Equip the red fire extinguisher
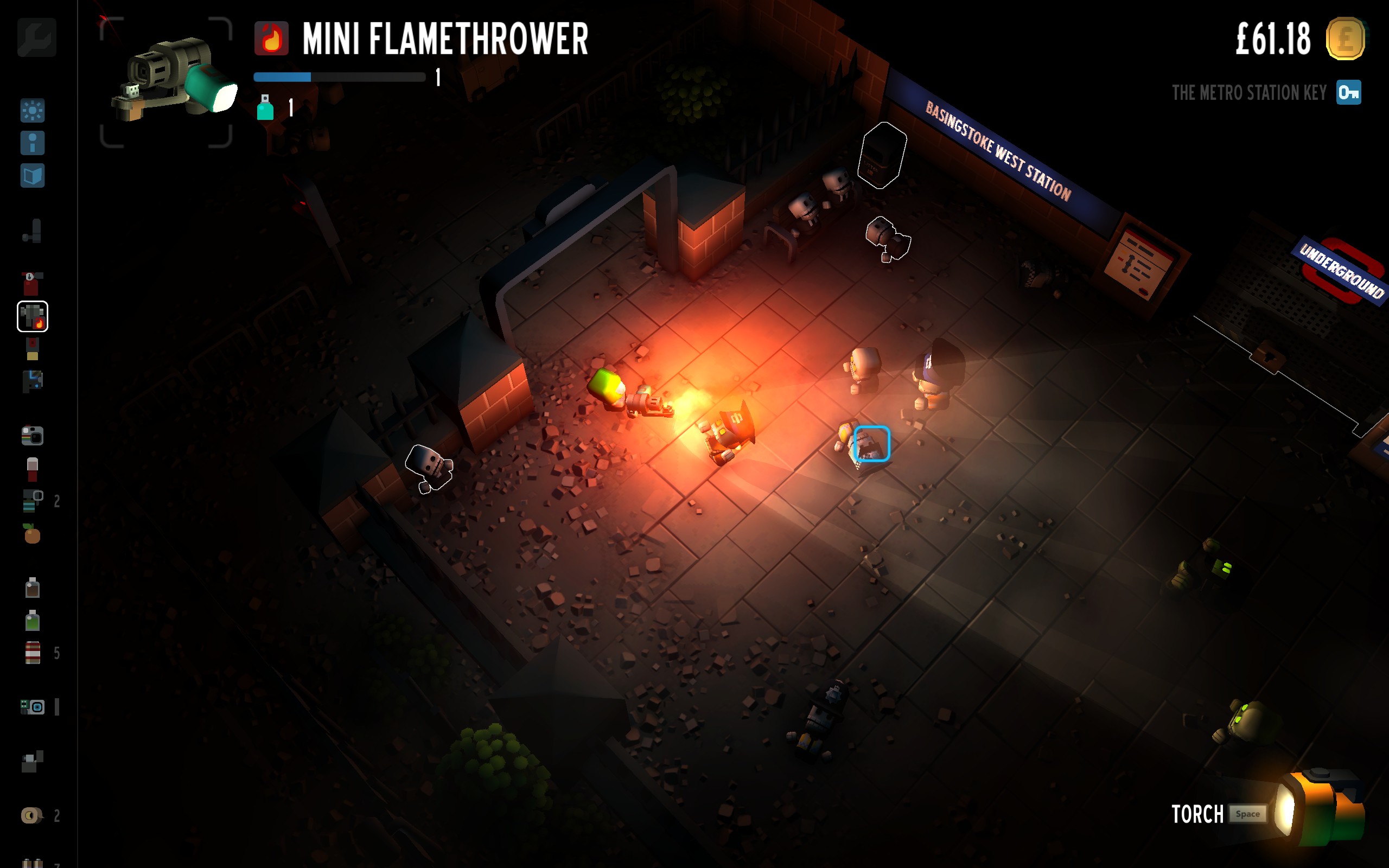The image size is (1389, 868). click(31, 284)
